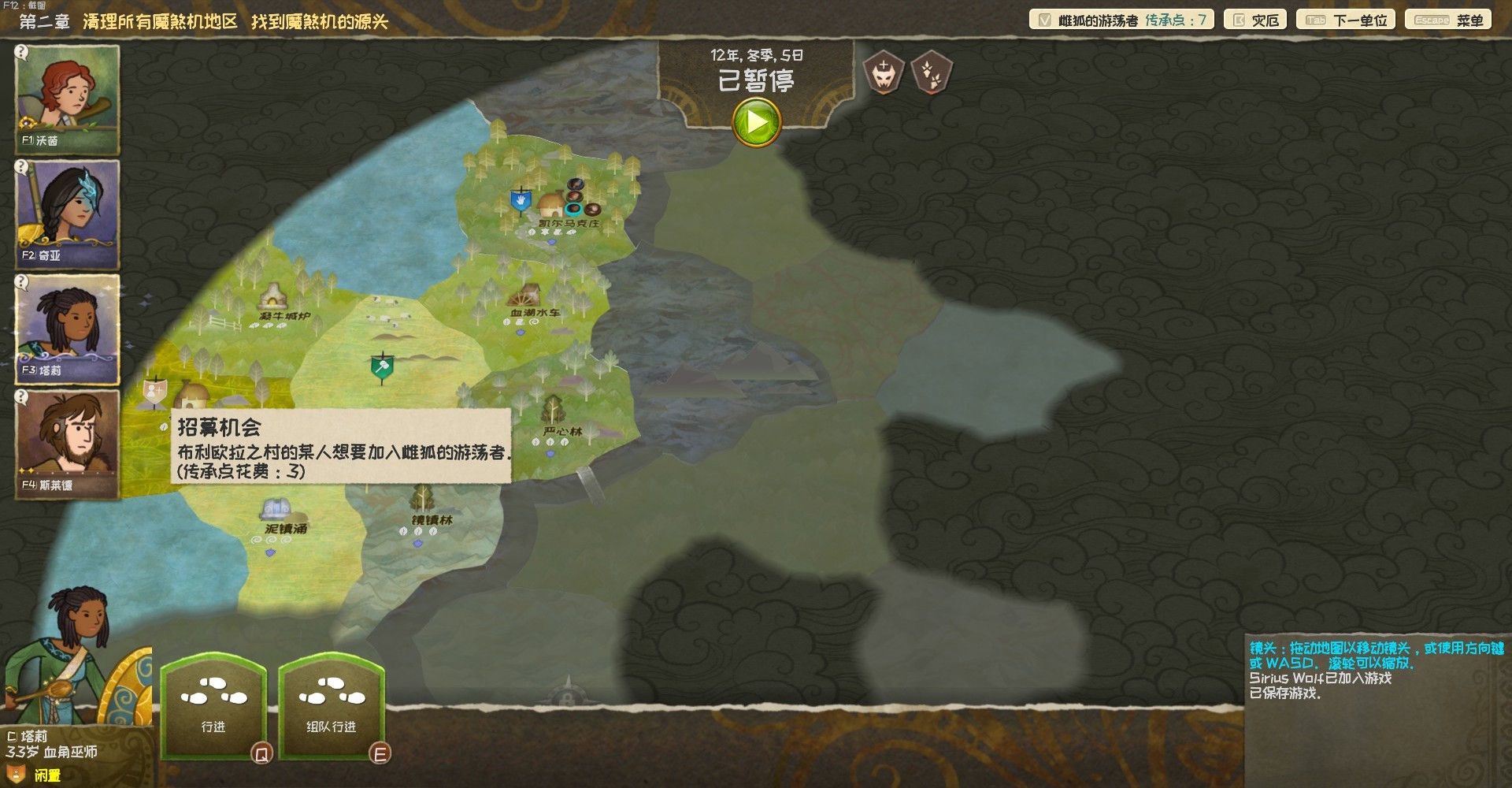This screenshot has width=1512, height=788.
Task: Open the 菜单 via the Escape button
Action: (x=1449, y=19)
